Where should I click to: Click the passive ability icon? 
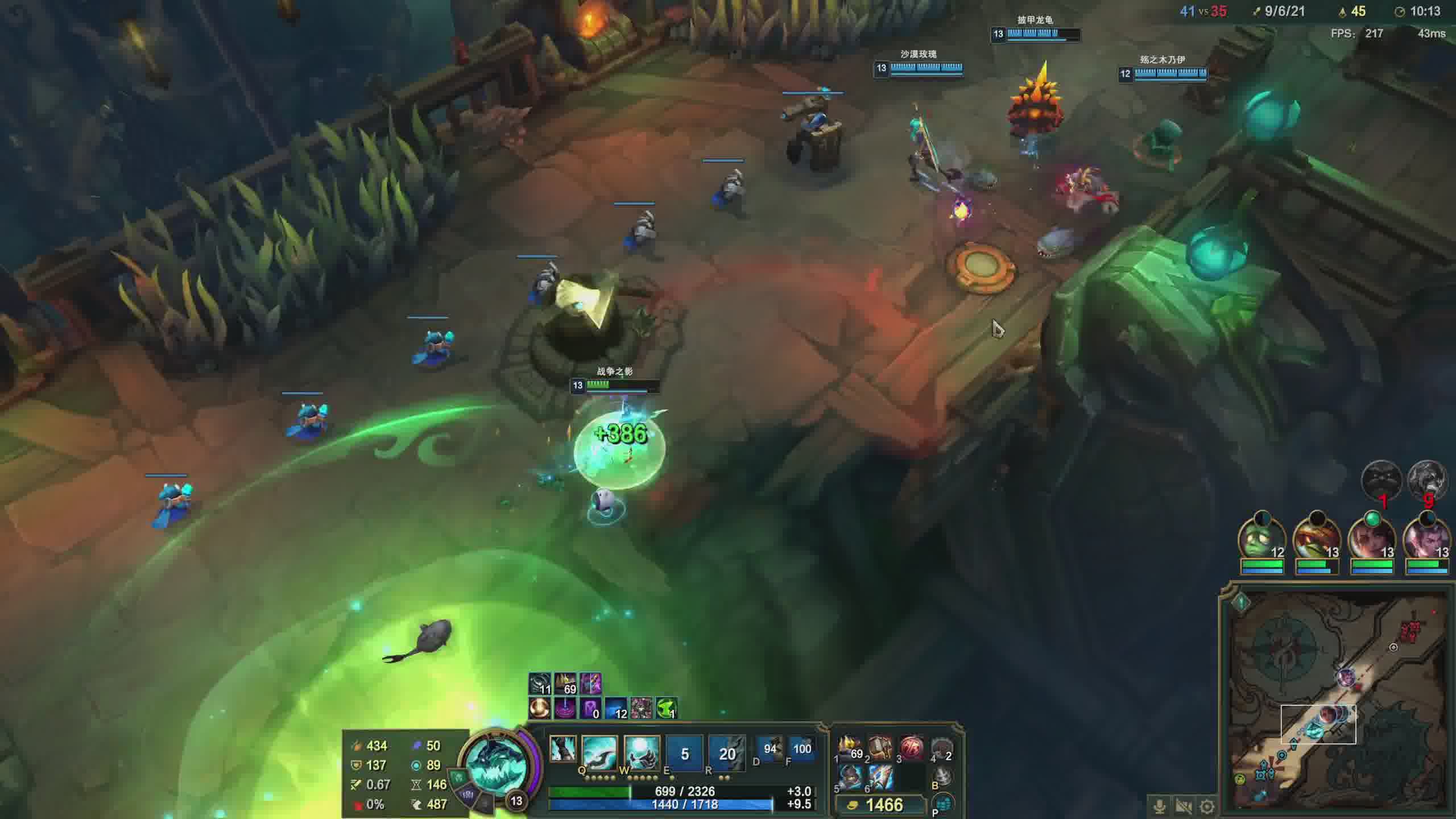coord(562,748)
